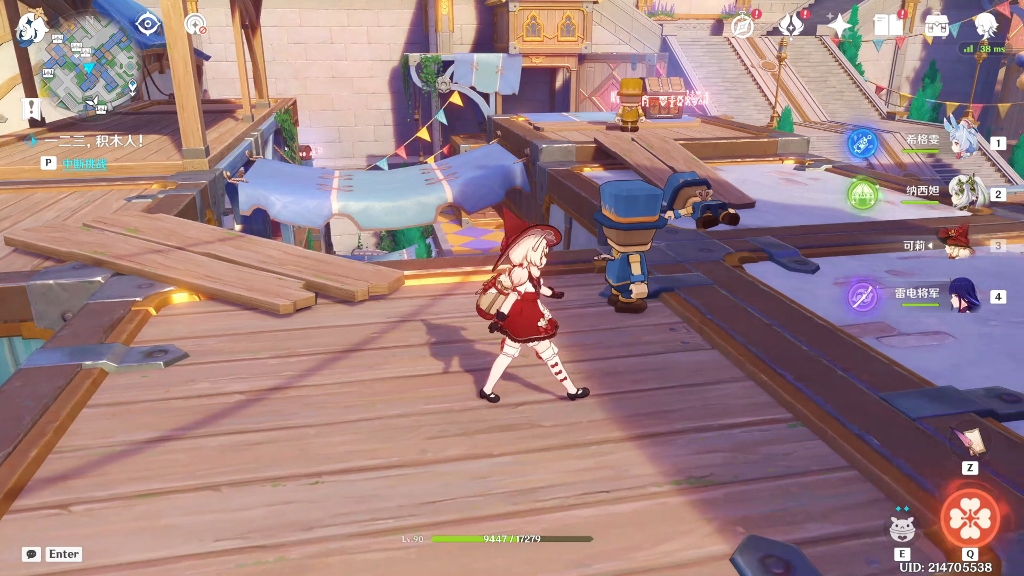This screenshot has width=1024, height=576.
Task: Switch to party member 雷电将军
Action: pos(962,296)
